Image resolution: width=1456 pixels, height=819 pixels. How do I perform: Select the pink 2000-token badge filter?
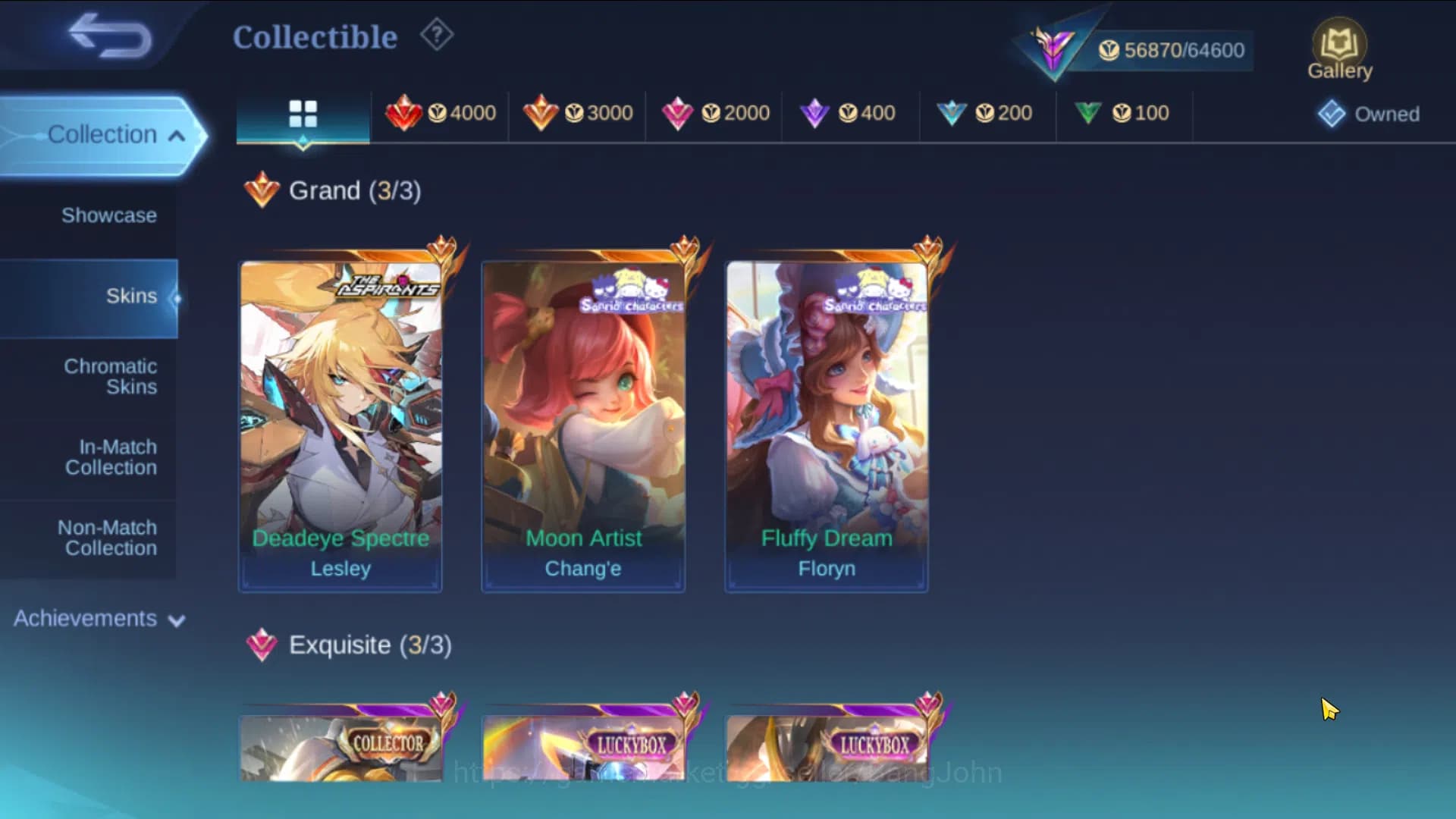pyautogui.click(x=713, y=114)
